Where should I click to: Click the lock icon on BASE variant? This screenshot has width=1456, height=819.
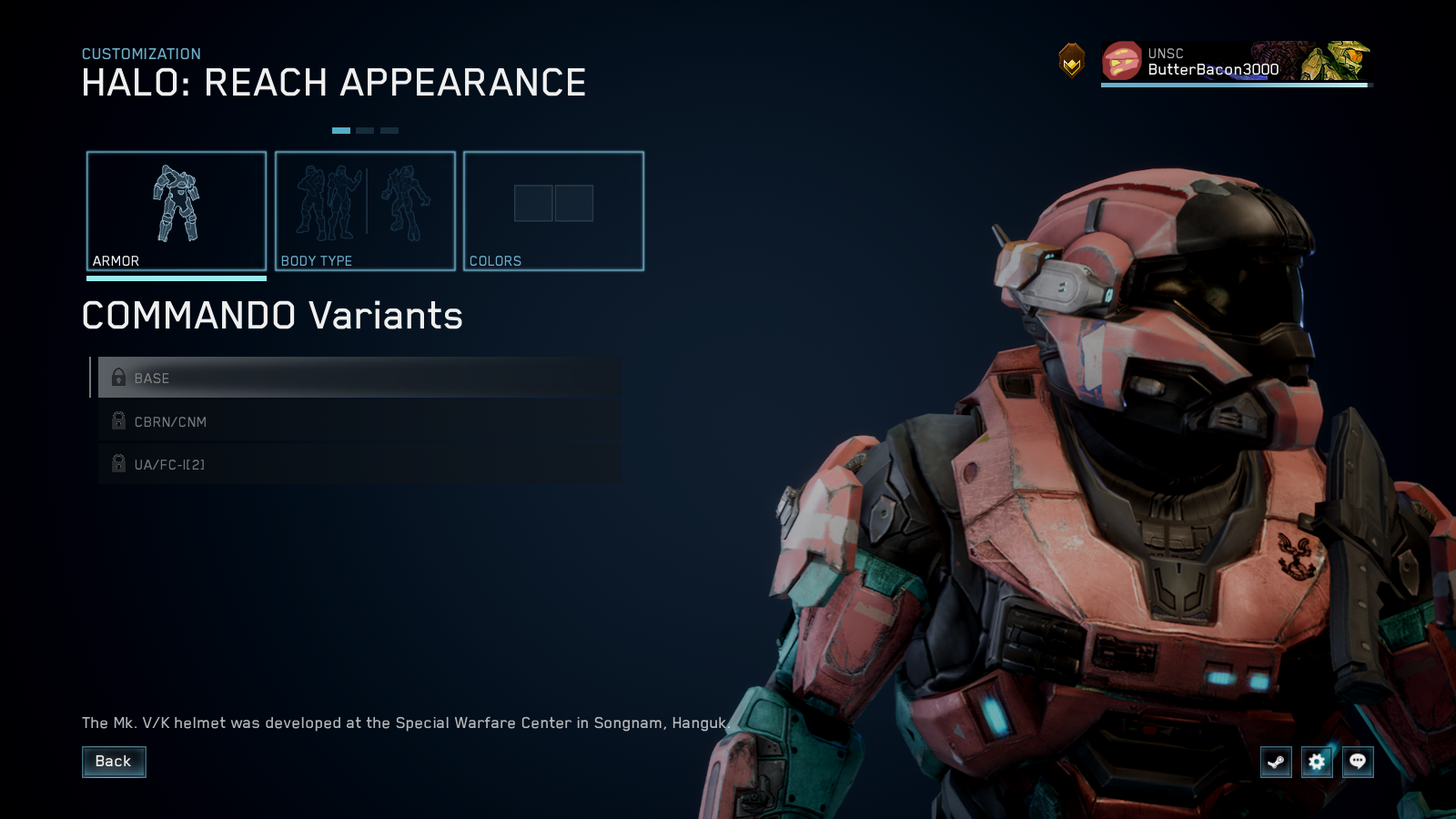click(x=118, y=378)
